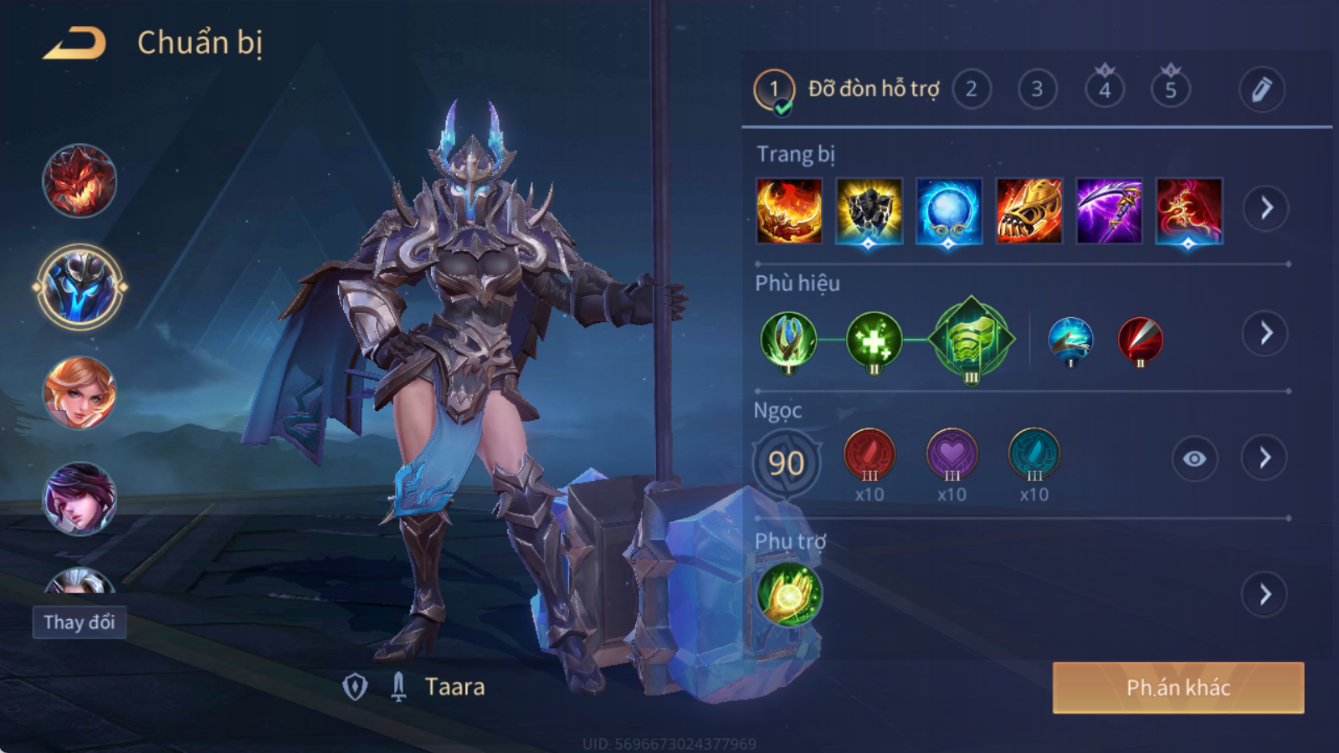Edit the build with the pencil icon
The image size is (1339, 753).
point(1261,90)
